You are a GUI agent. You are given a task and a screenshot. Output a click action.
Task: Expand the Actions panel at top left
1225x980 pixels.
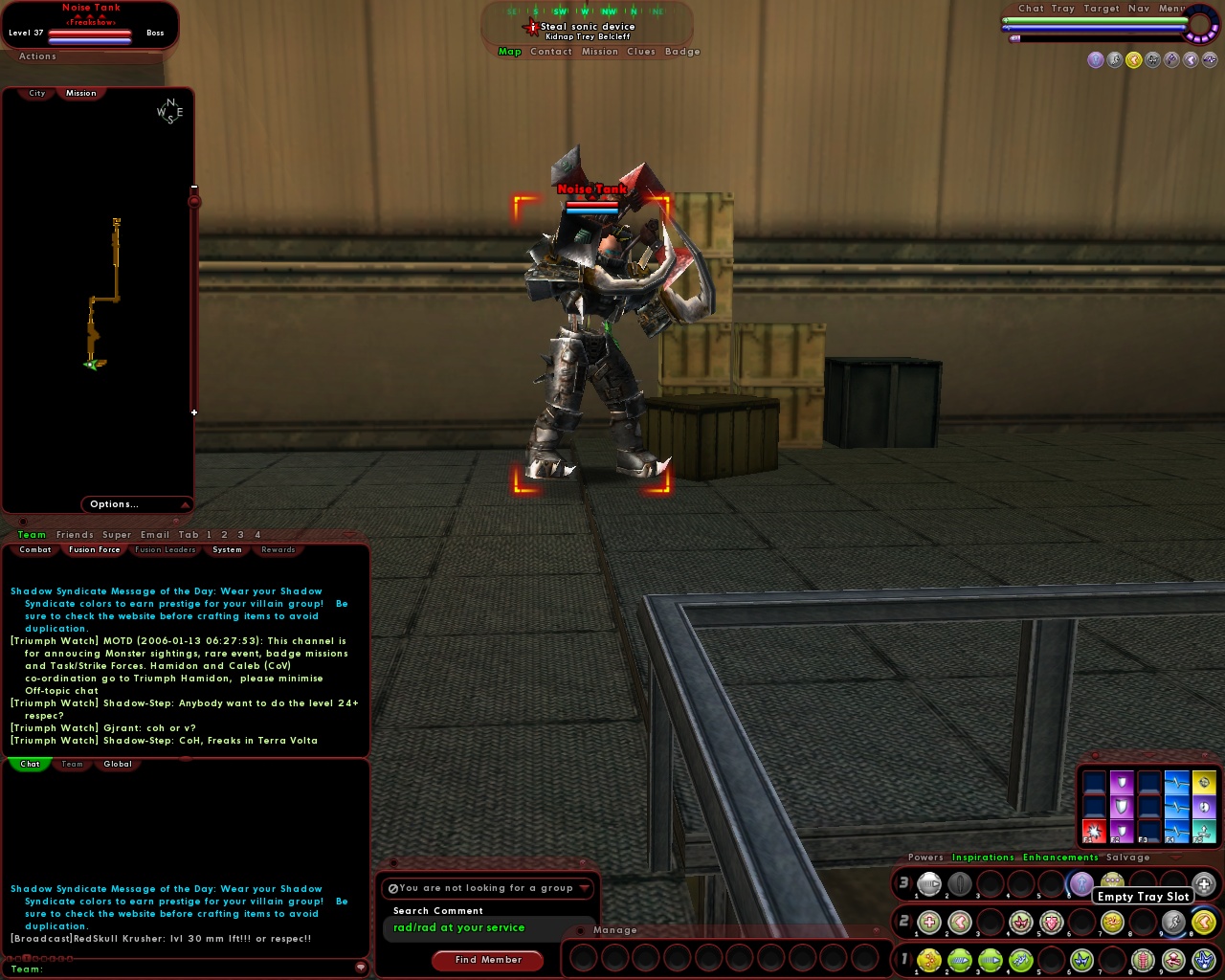point(36,56)
